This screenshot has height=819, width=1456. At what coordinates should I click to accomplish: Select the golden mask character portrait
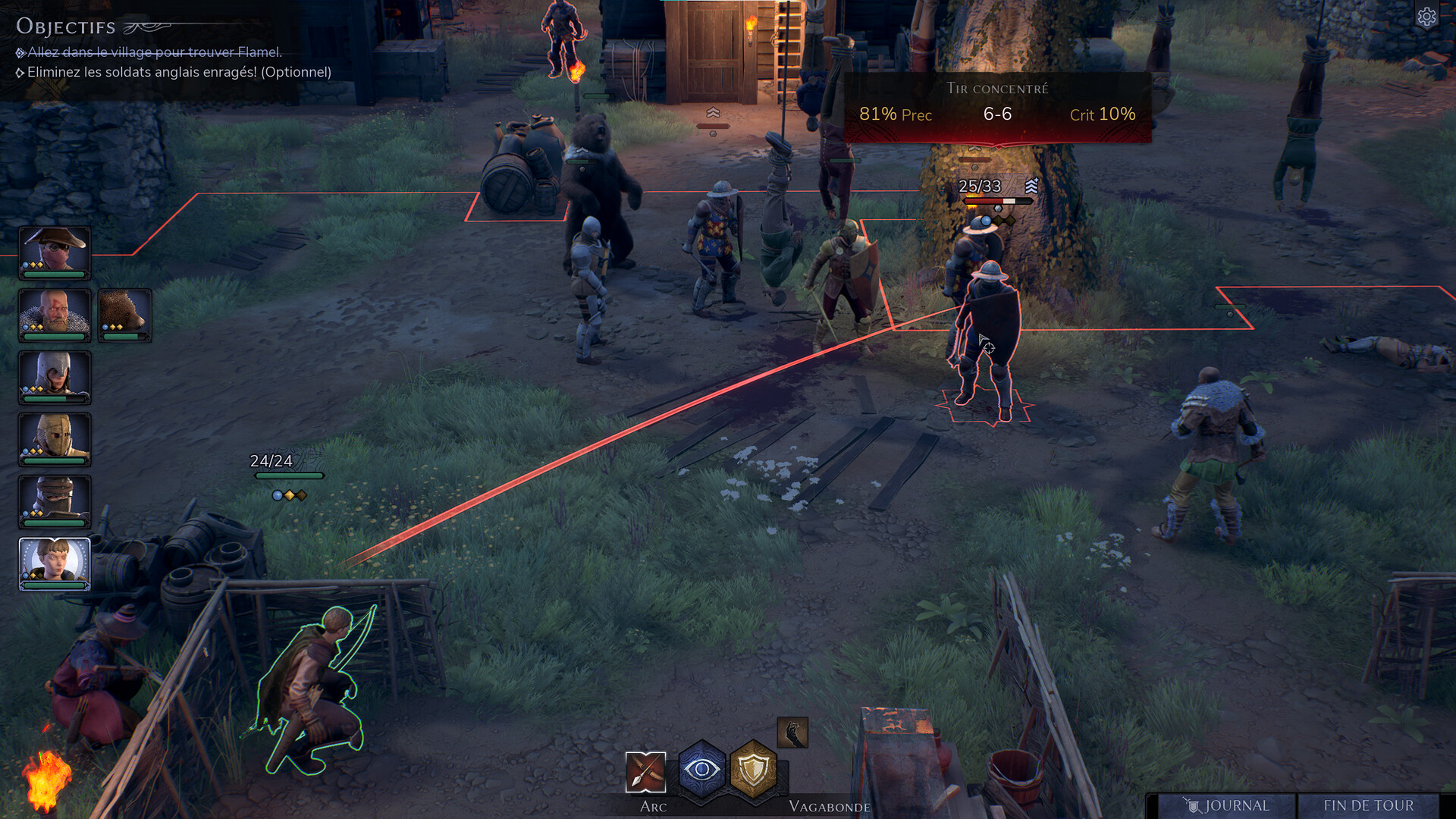pos(55,439)
